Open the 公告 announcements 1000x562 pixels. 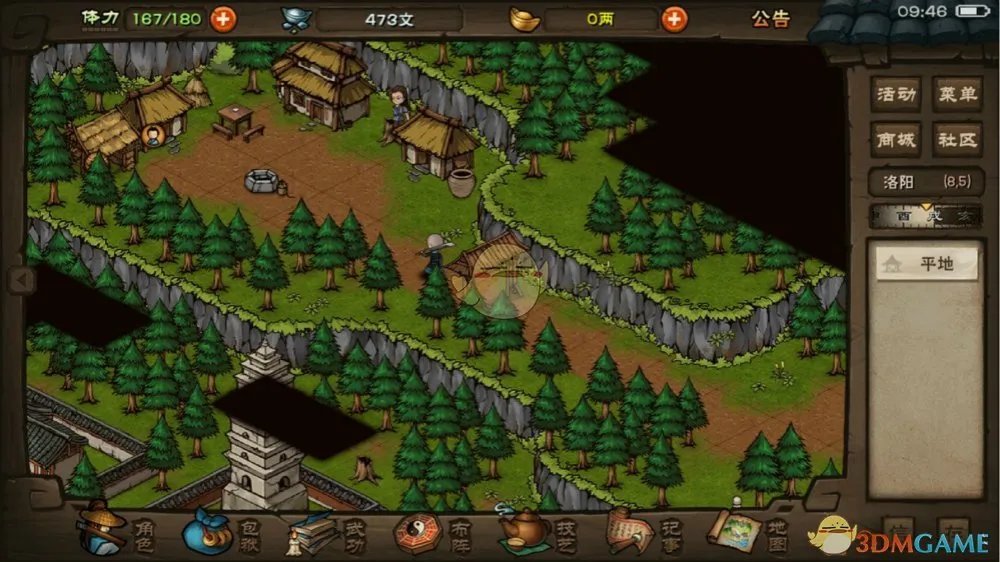(771, 19)
